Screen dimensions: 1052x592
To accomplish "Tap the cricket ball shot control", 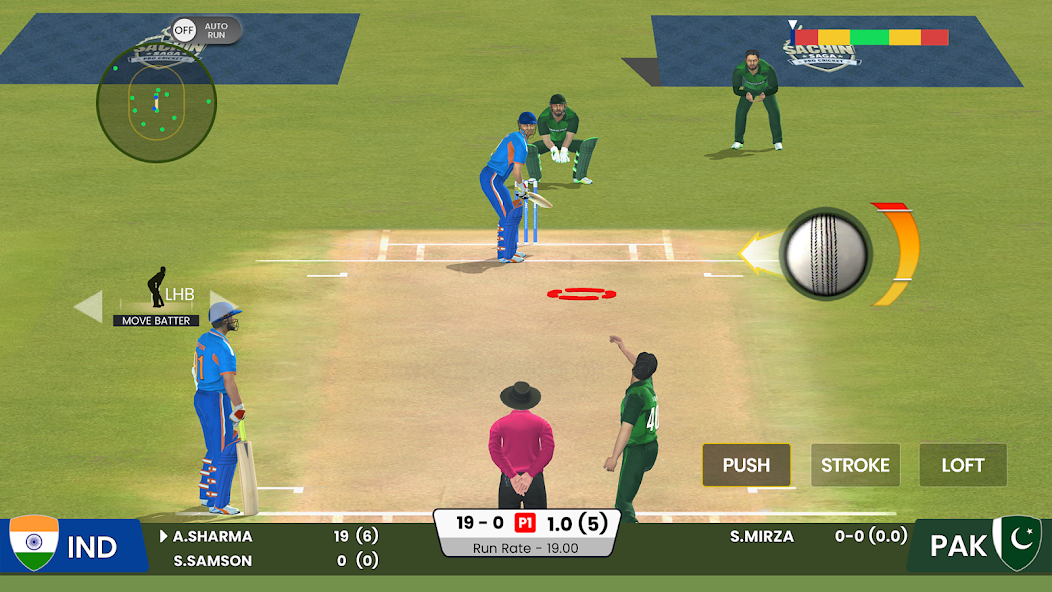I will click(825, 253).
